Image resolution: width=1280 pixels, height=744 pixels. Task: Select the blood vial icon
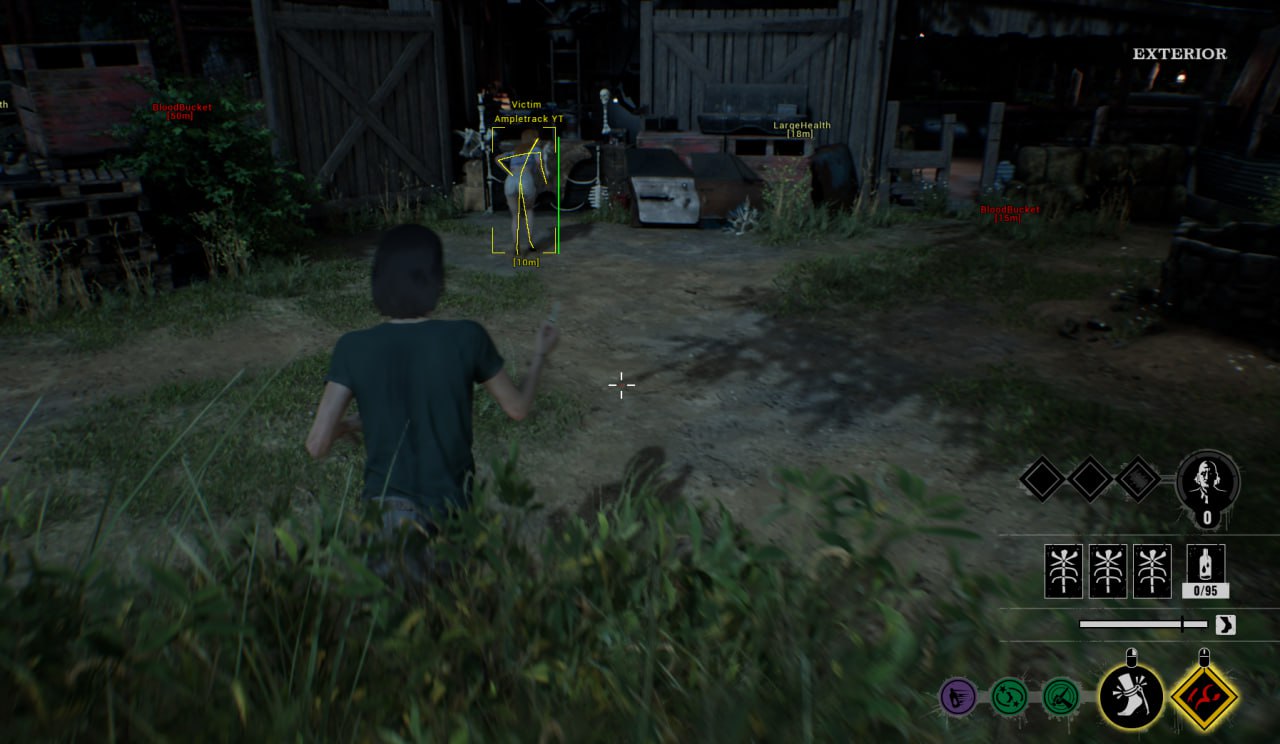(x=1205, y=565)
